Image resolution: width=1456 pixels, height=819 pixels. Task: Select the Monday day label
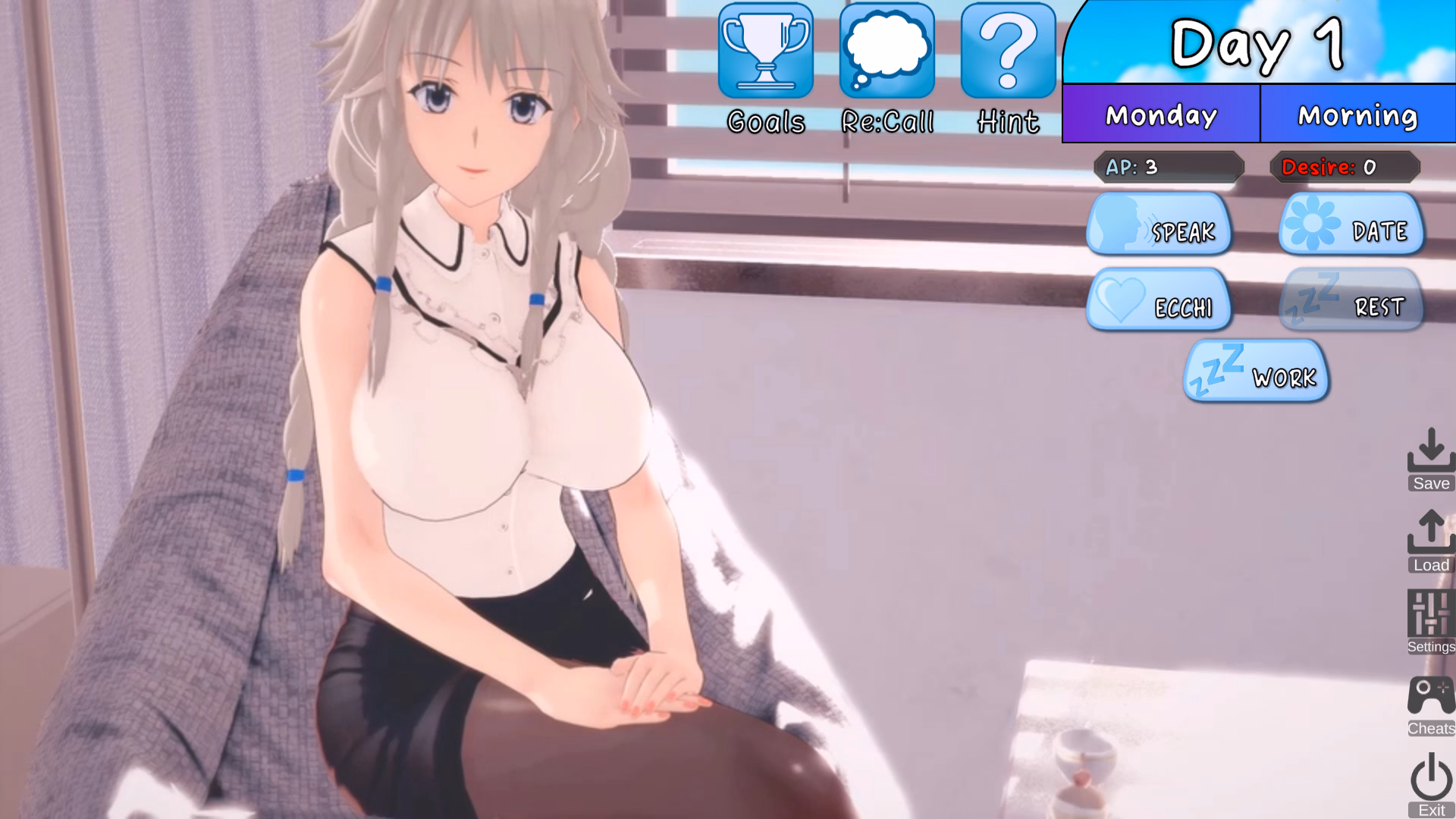pyautogui.click(x=1160, y=115)
